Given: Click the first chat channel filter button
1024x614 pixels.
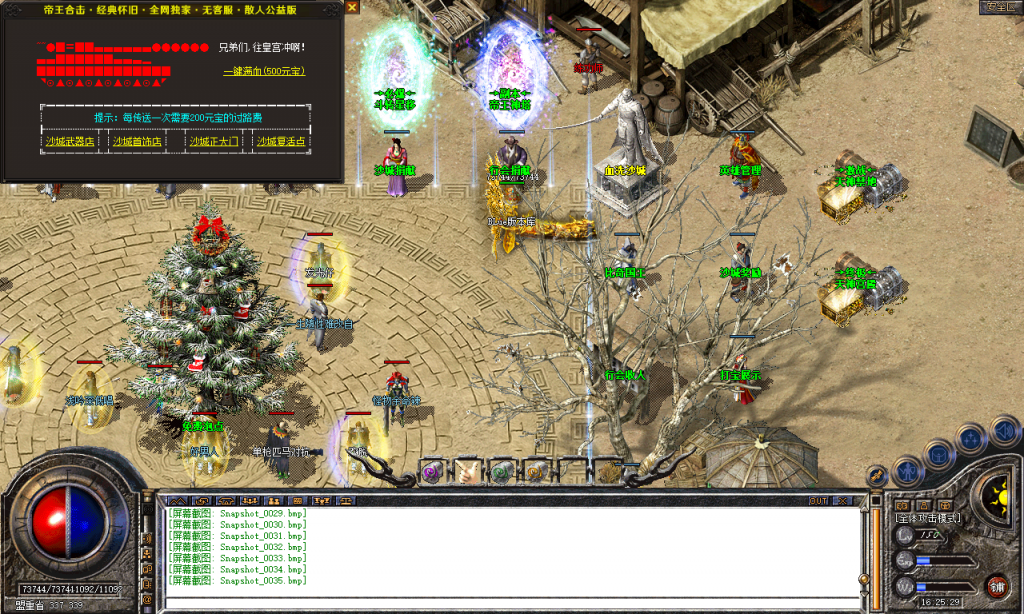Looking at the screenshot, I should (178, 499).
